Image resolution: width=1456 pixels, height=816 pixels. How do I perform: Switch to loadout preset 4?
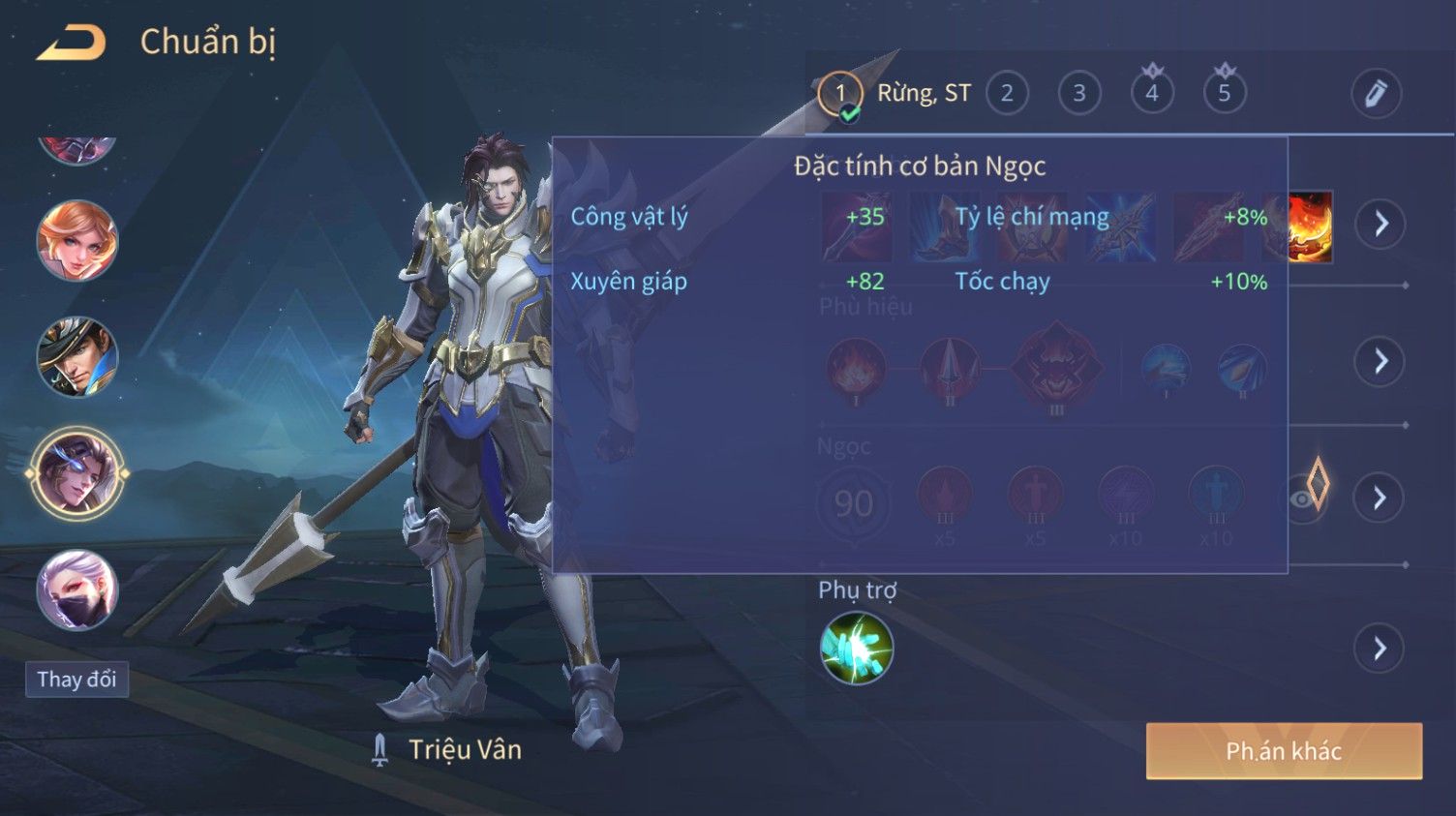point(1152,94)
